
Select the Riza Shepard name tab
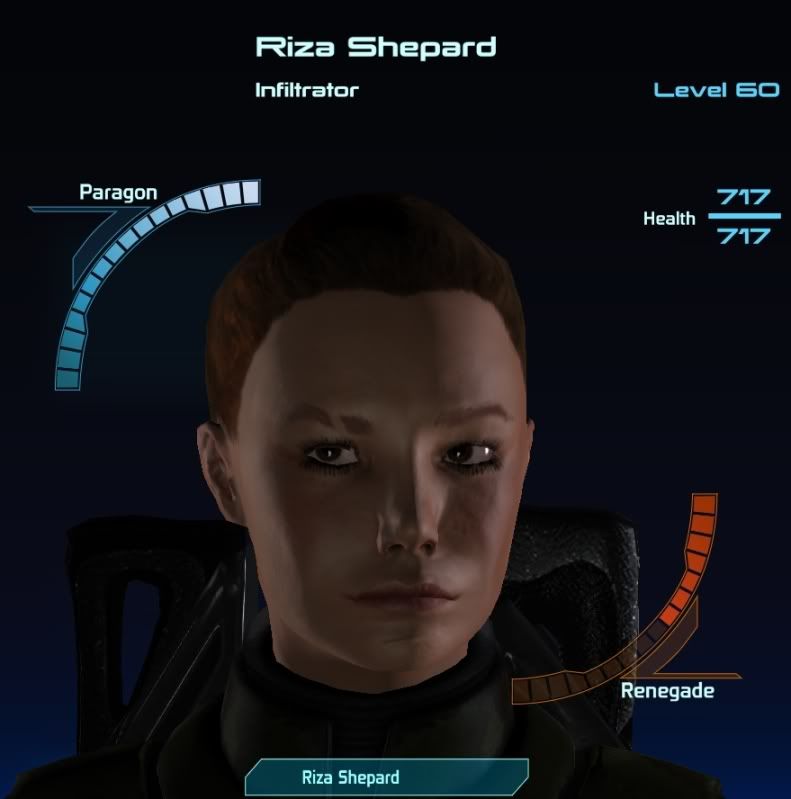tap(386, 777)
